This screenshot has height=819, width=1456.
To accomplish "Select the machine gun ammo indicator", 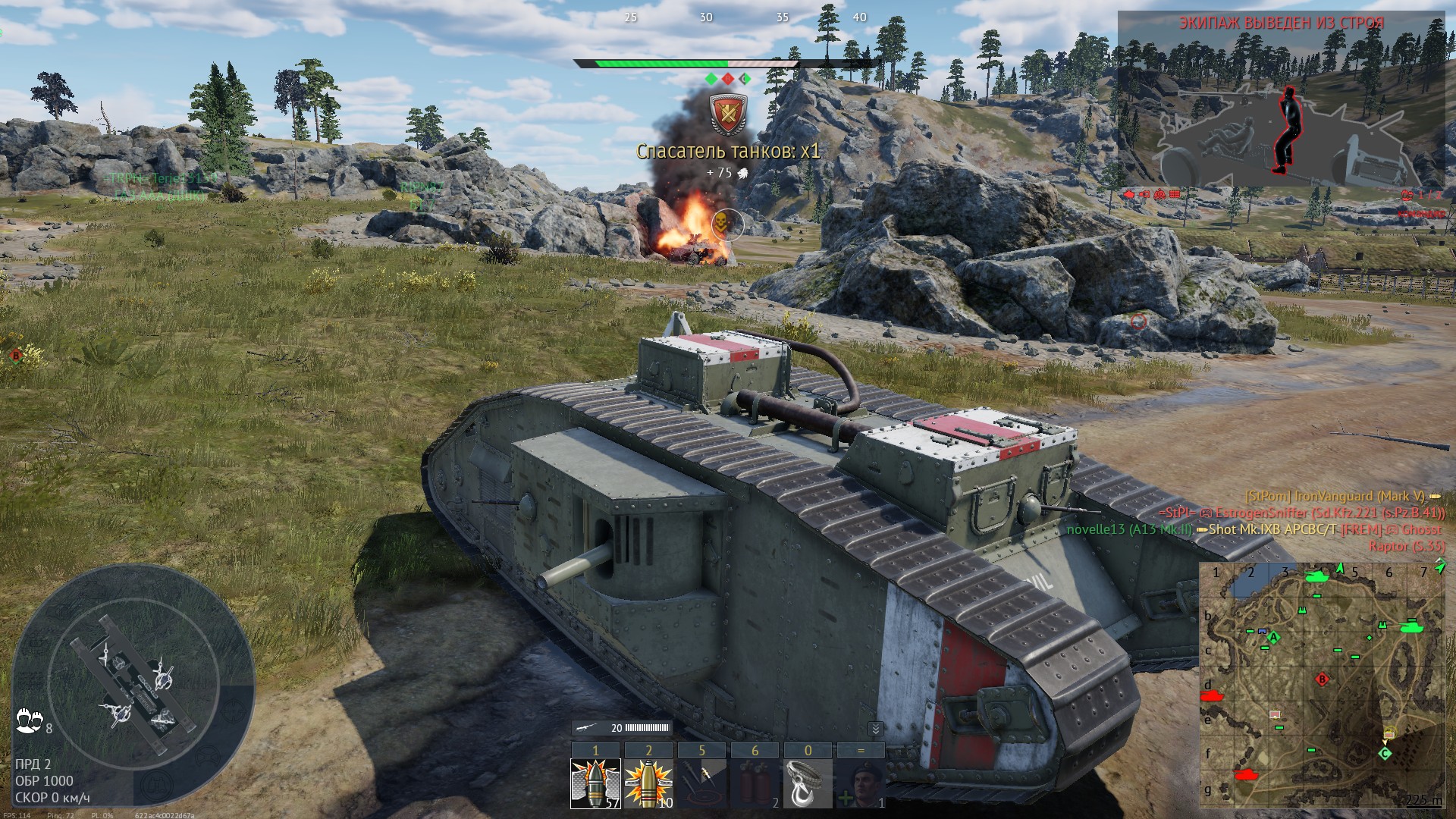I will (x=622, y=728).
